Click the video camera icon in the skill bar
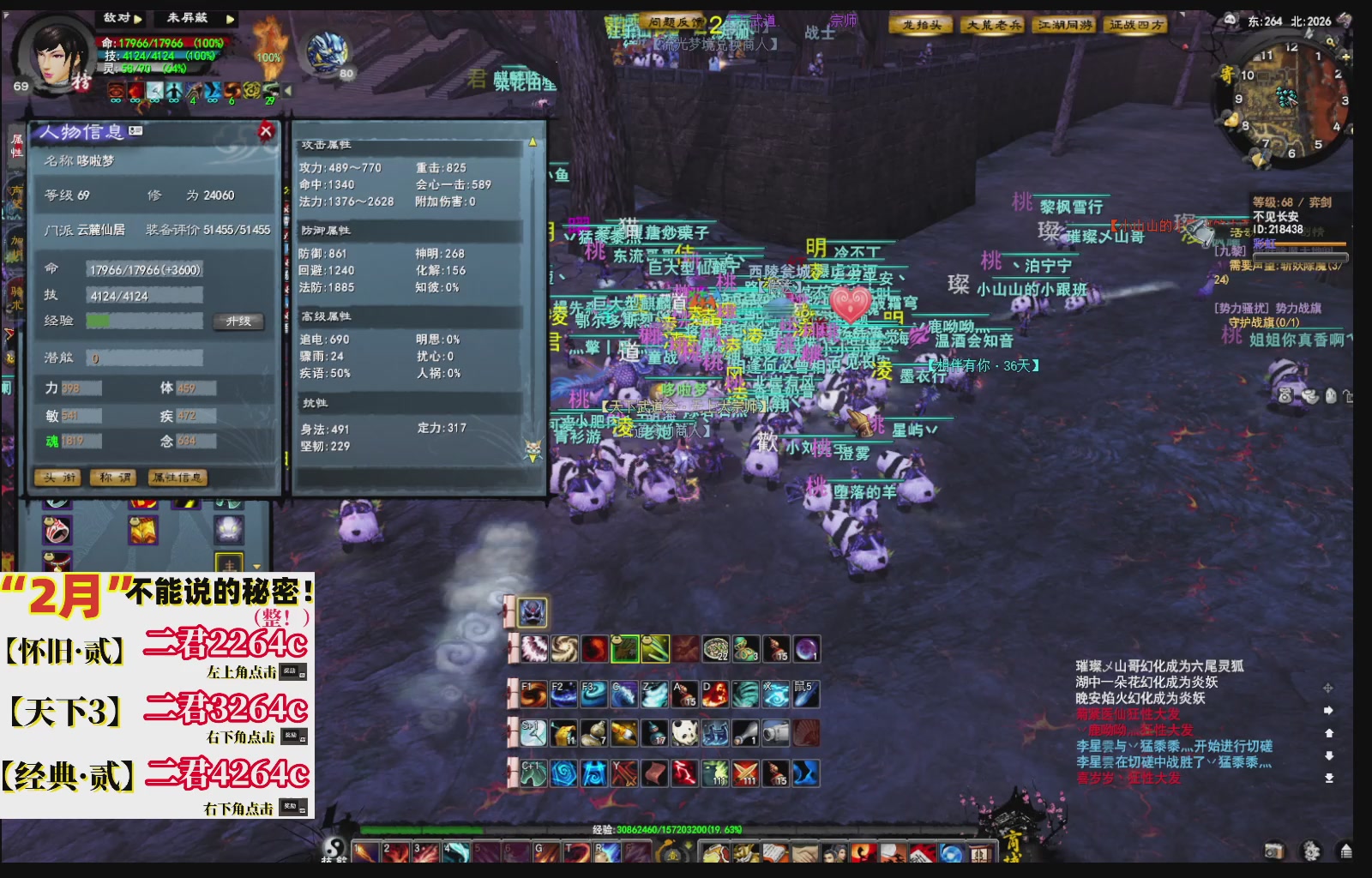Screen dimensions: 1372x878 tap(775, 735)
